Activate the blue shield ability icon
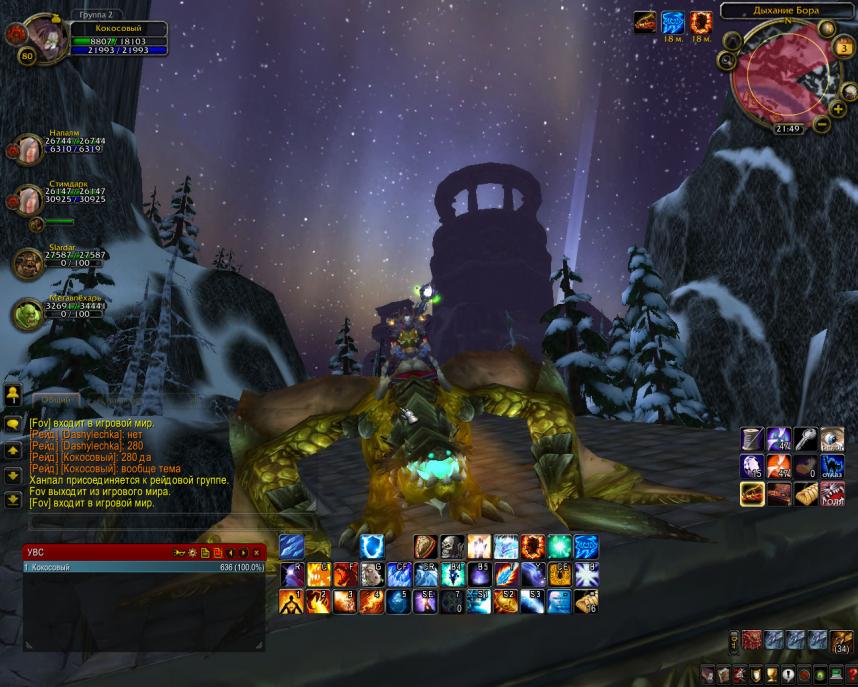The image size is (858, 687). (x=371, y=546)
